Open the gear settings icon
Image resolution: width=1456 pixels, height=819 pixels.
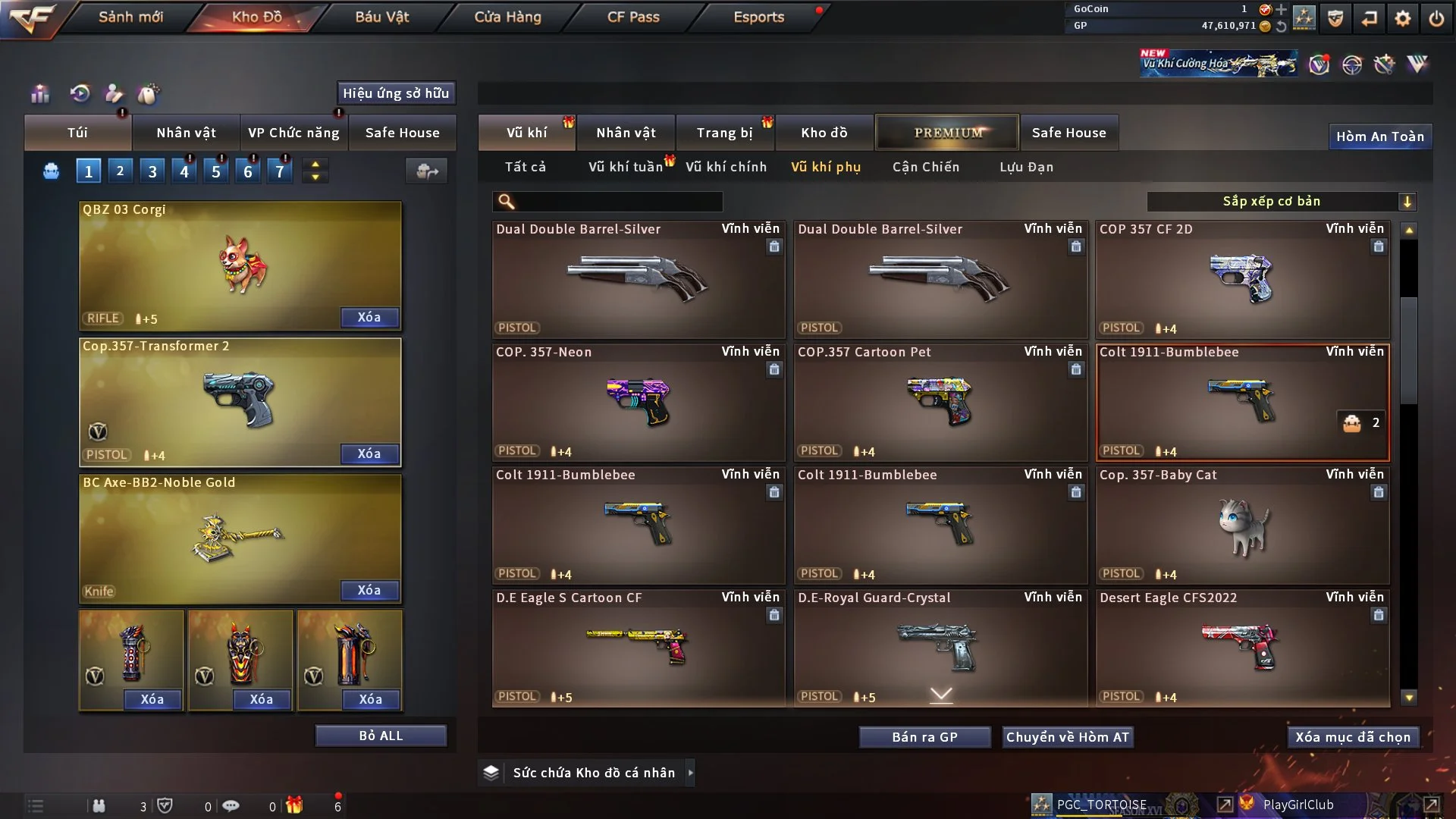1403,18
